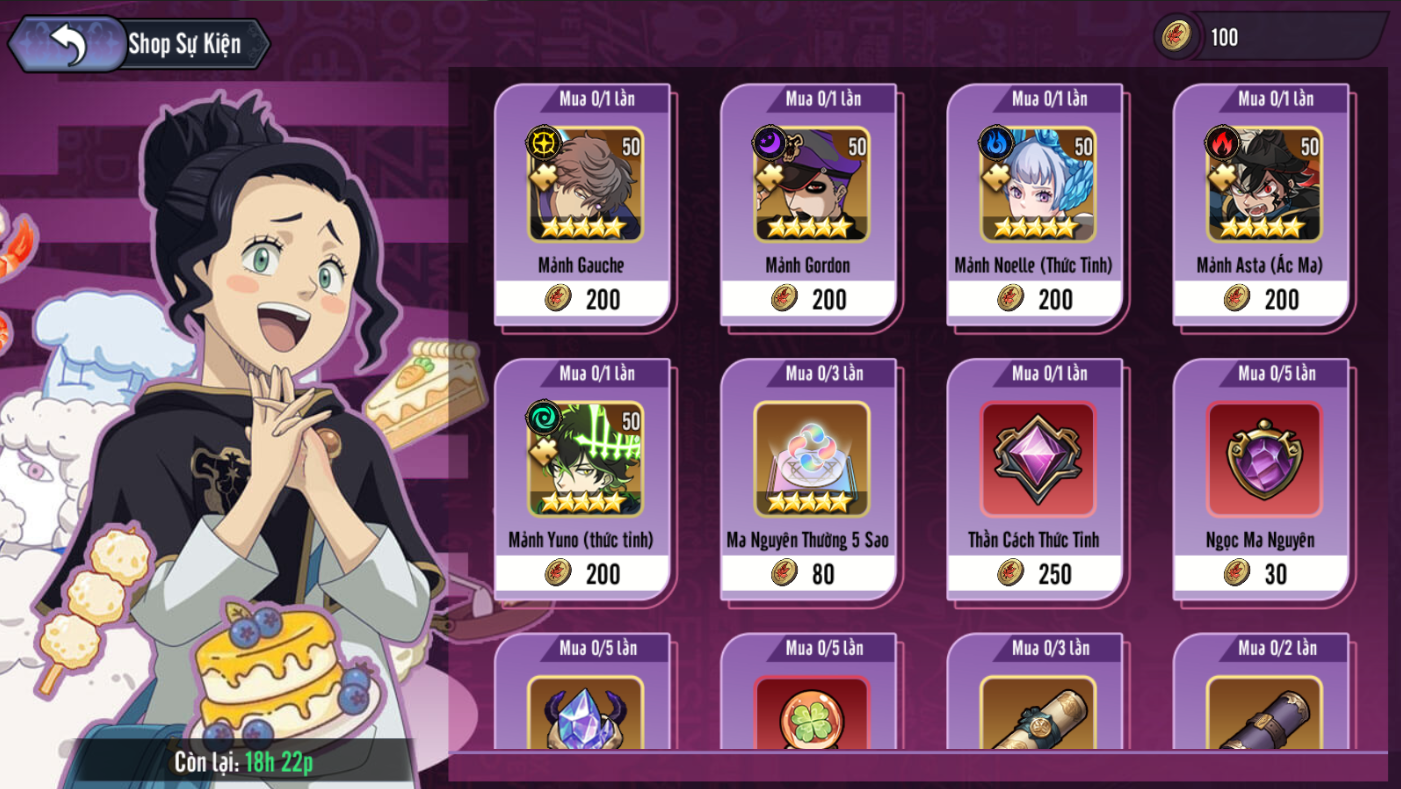The image size is (1401, 789).
Task: Tap the event coin currency icon
Action: point(1177,37)
